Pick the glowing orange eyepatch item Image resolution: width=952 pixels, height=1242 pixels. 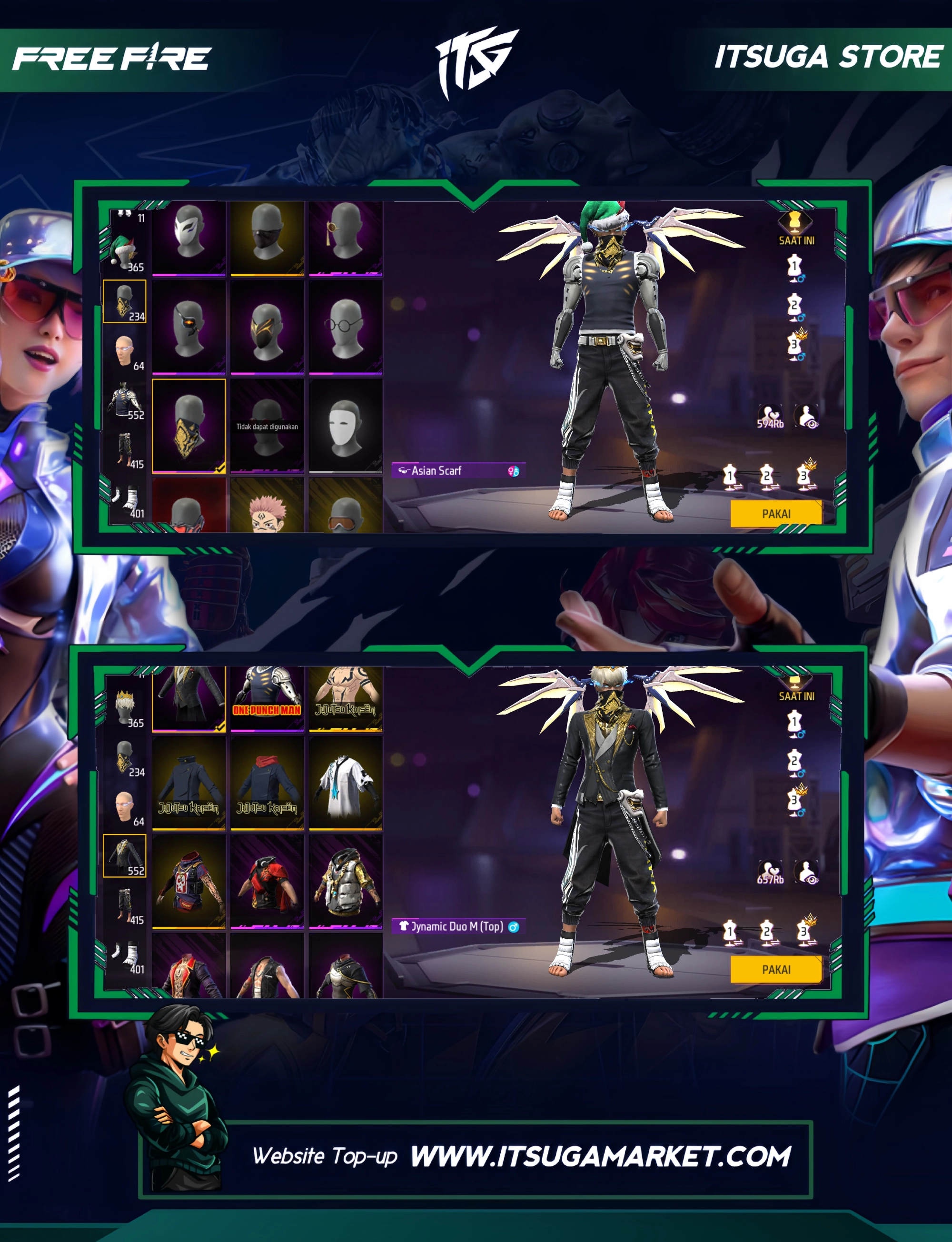[188, 328]
